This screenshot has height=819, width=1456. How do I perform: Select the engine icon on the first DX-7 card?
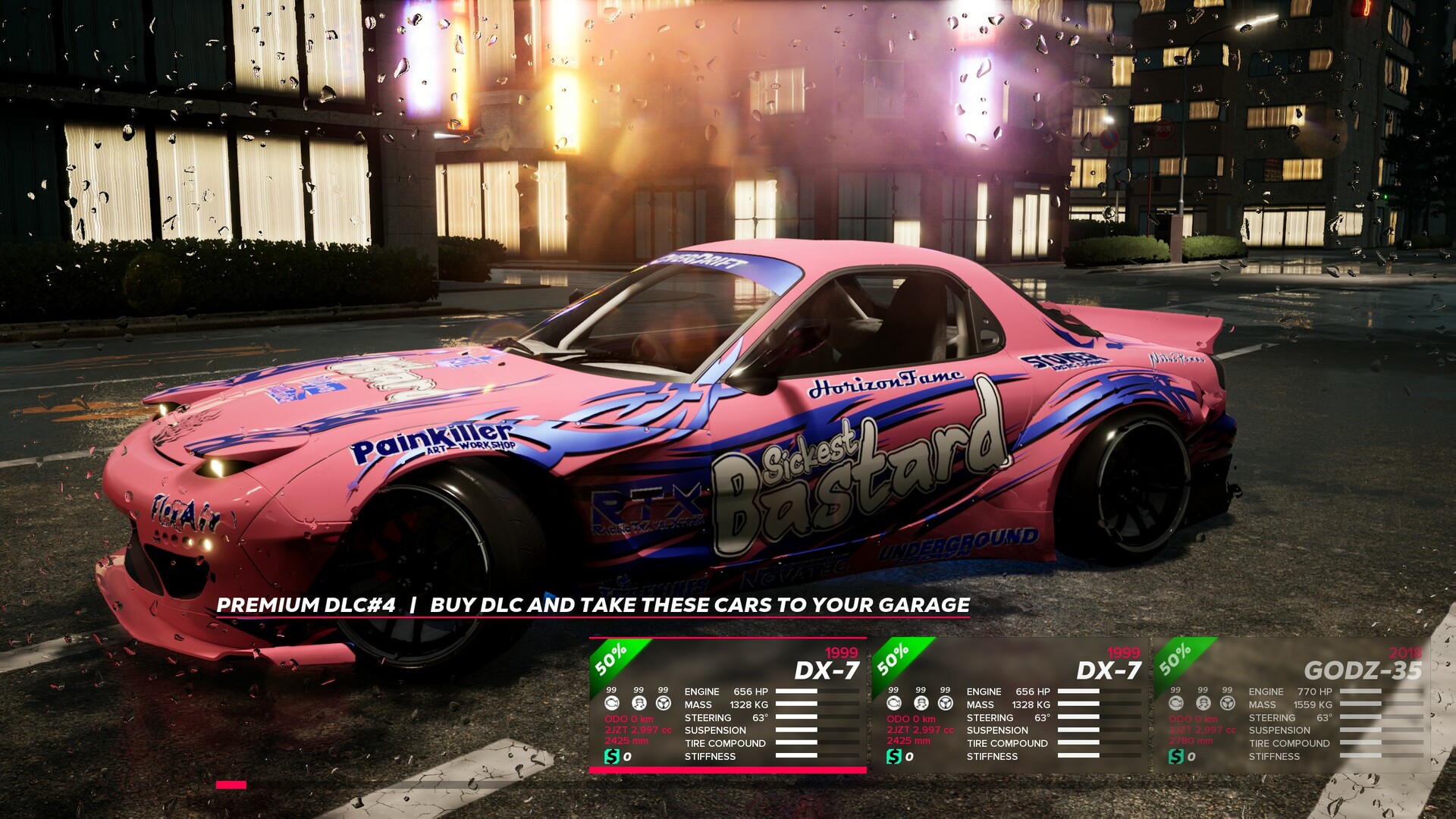click(x=612, y=703)
